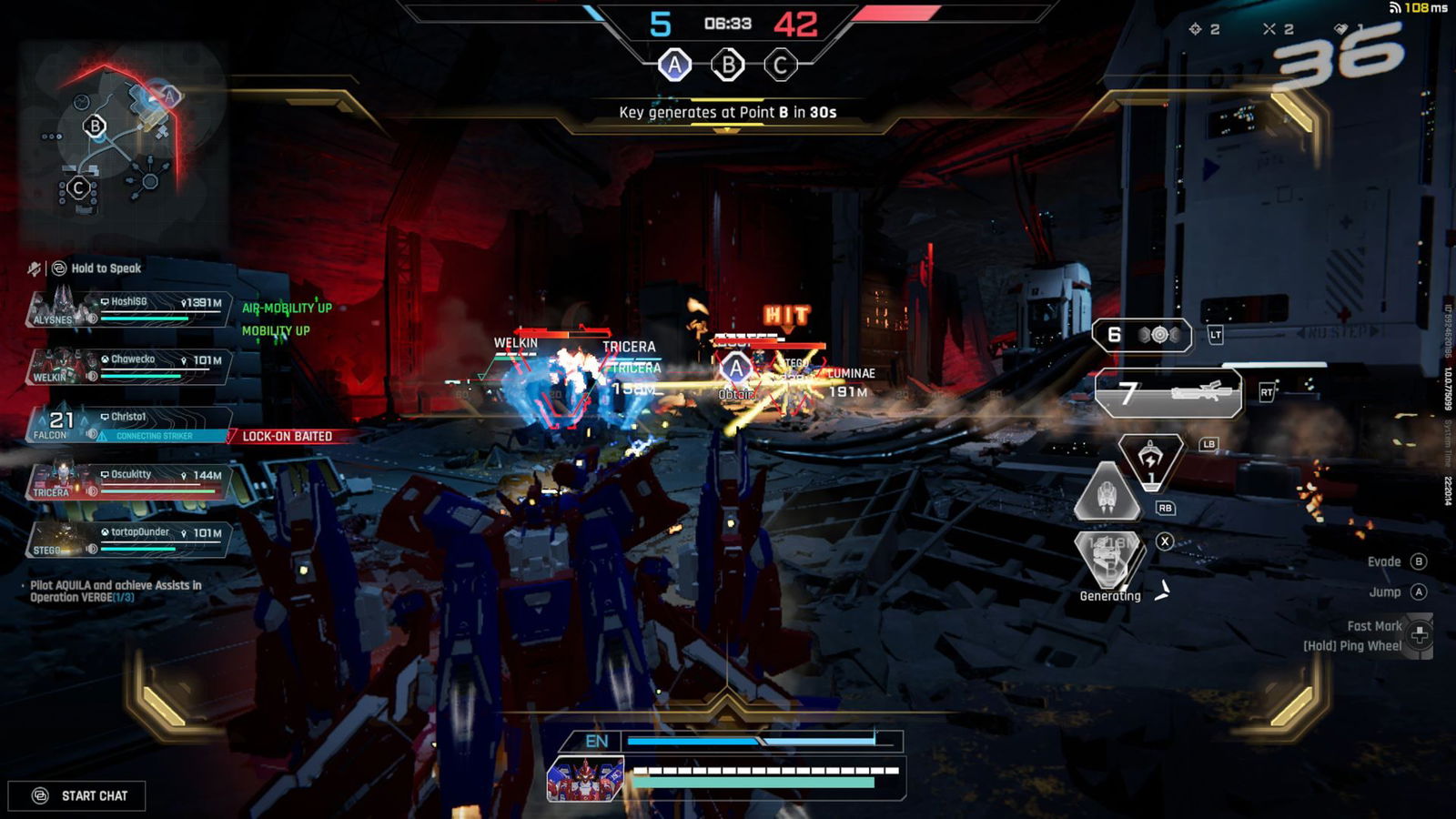
Task: Select teammate tortopDunder's STEGO row
Action: [x=127, y=541]
